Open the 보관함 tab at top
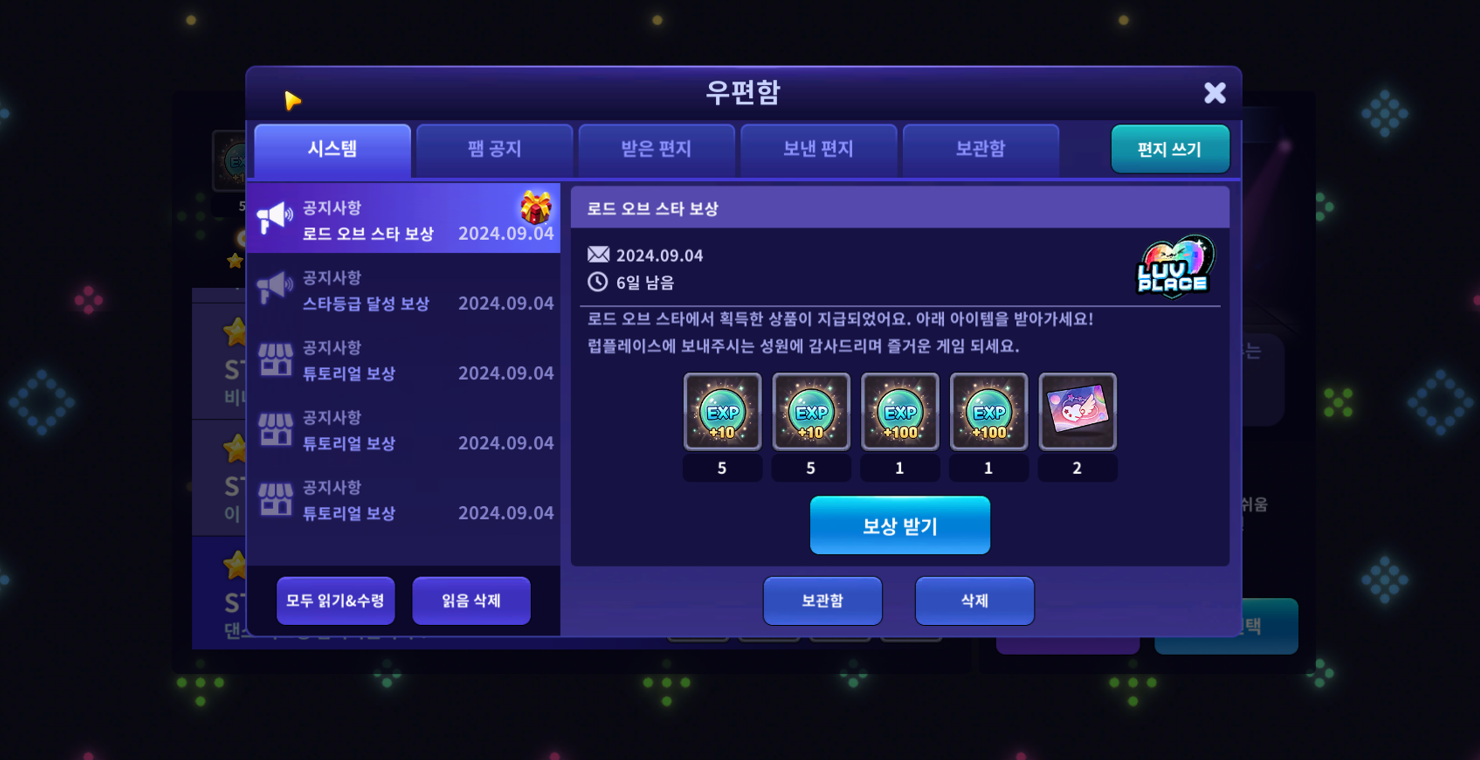This screenshot has width=1480, height=760. [980, 150]
